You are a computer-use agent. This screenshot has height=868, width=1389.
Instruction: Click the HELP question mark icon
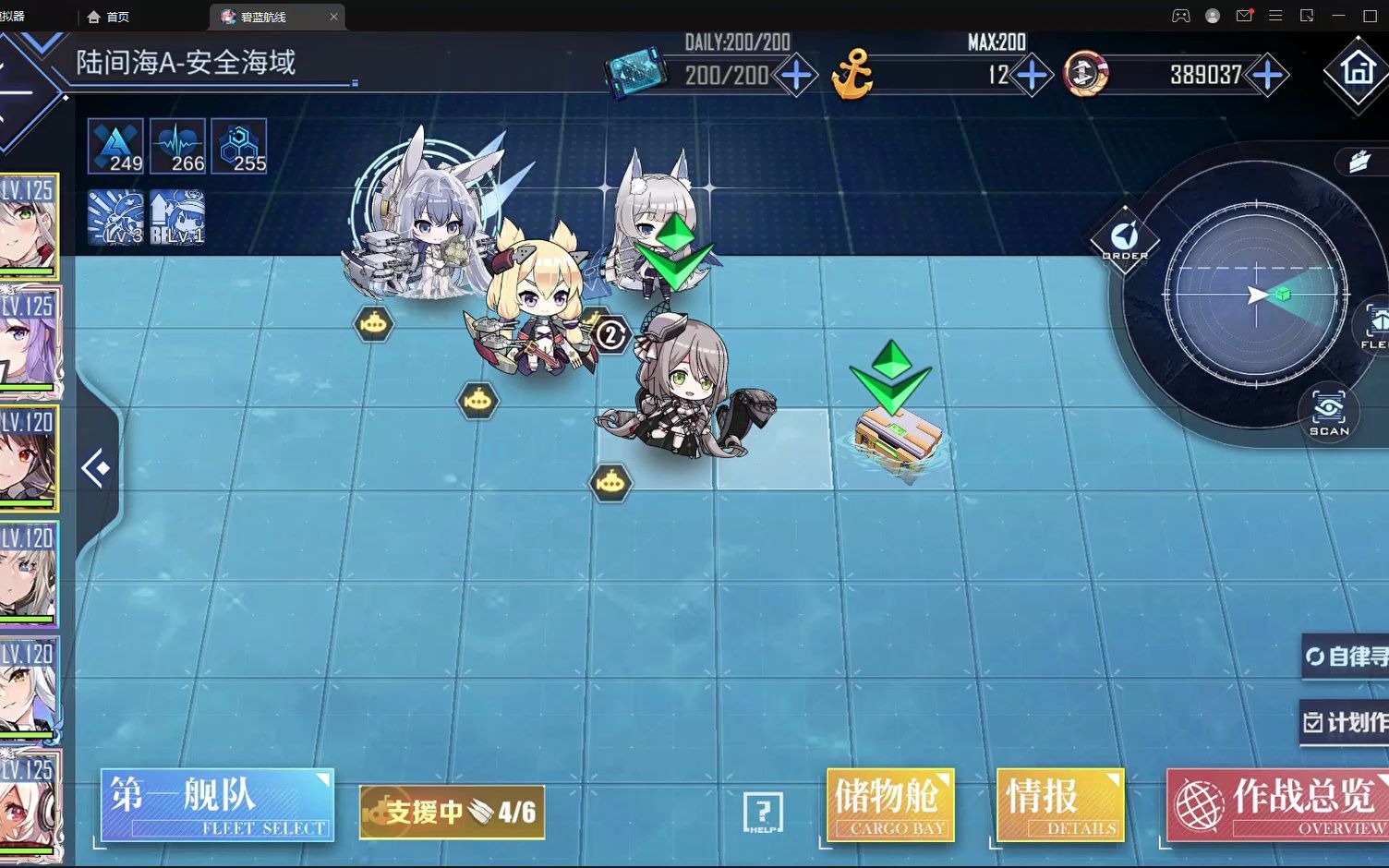(763, 811)
